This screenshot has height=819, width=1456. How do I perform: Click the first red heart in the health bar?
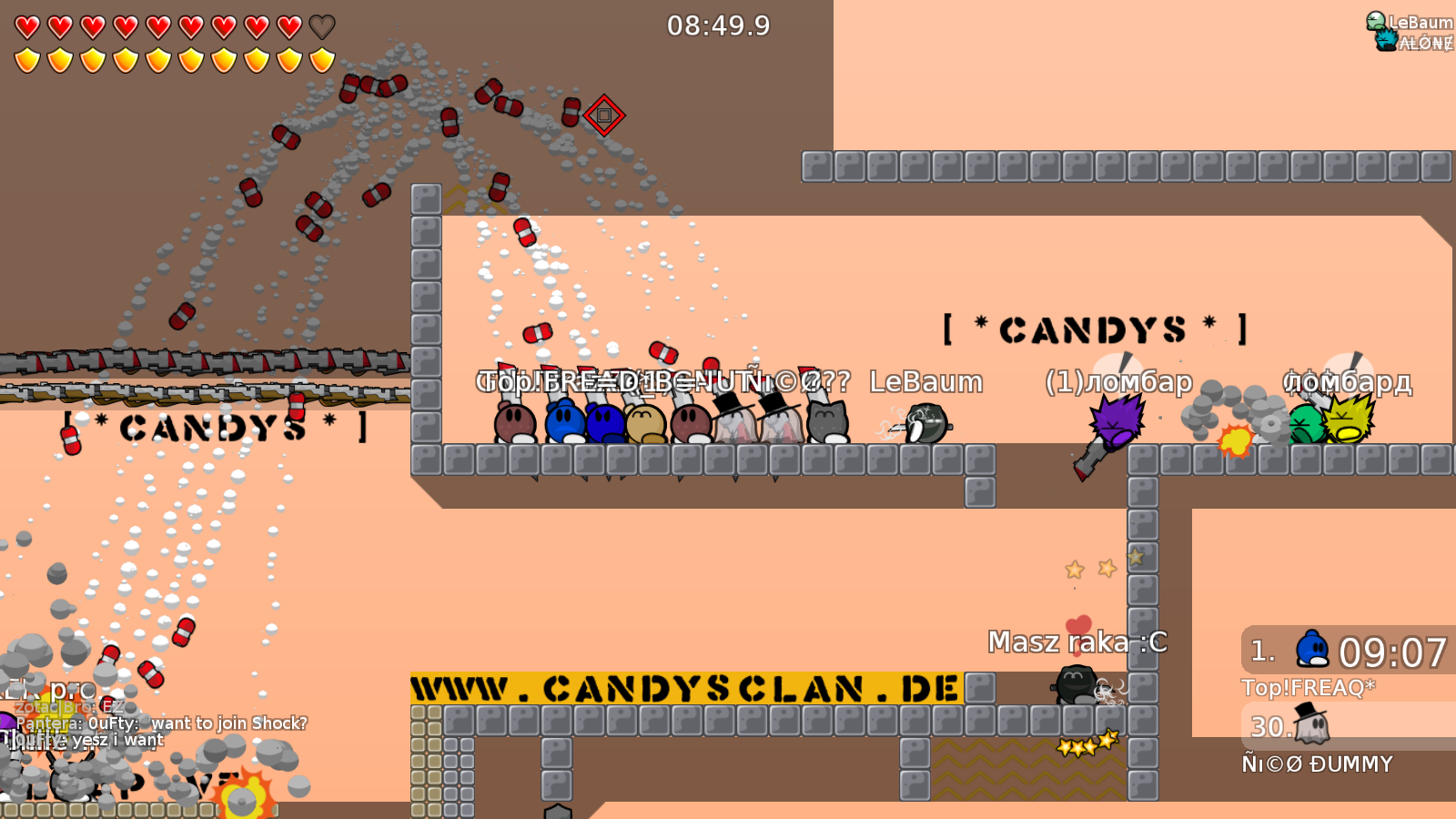26,26
